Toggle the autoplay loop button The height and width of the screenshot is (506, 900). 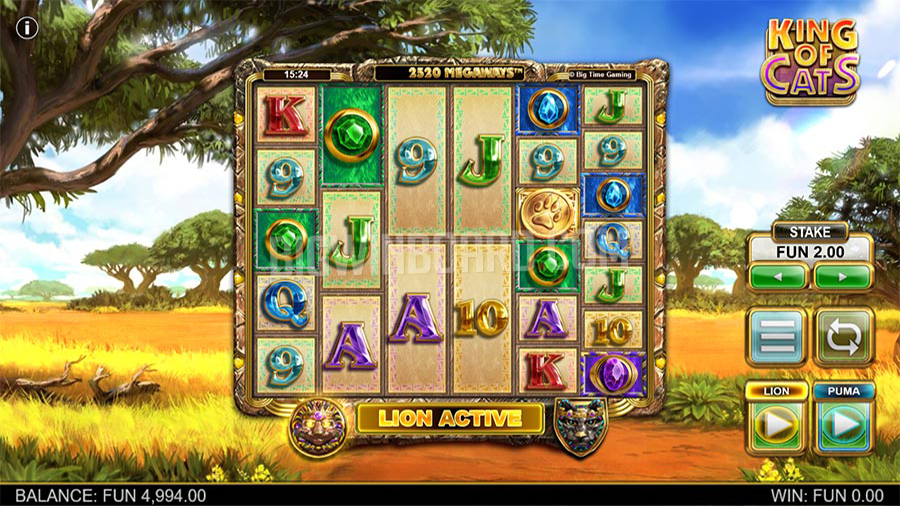click(x=843, y=337)
